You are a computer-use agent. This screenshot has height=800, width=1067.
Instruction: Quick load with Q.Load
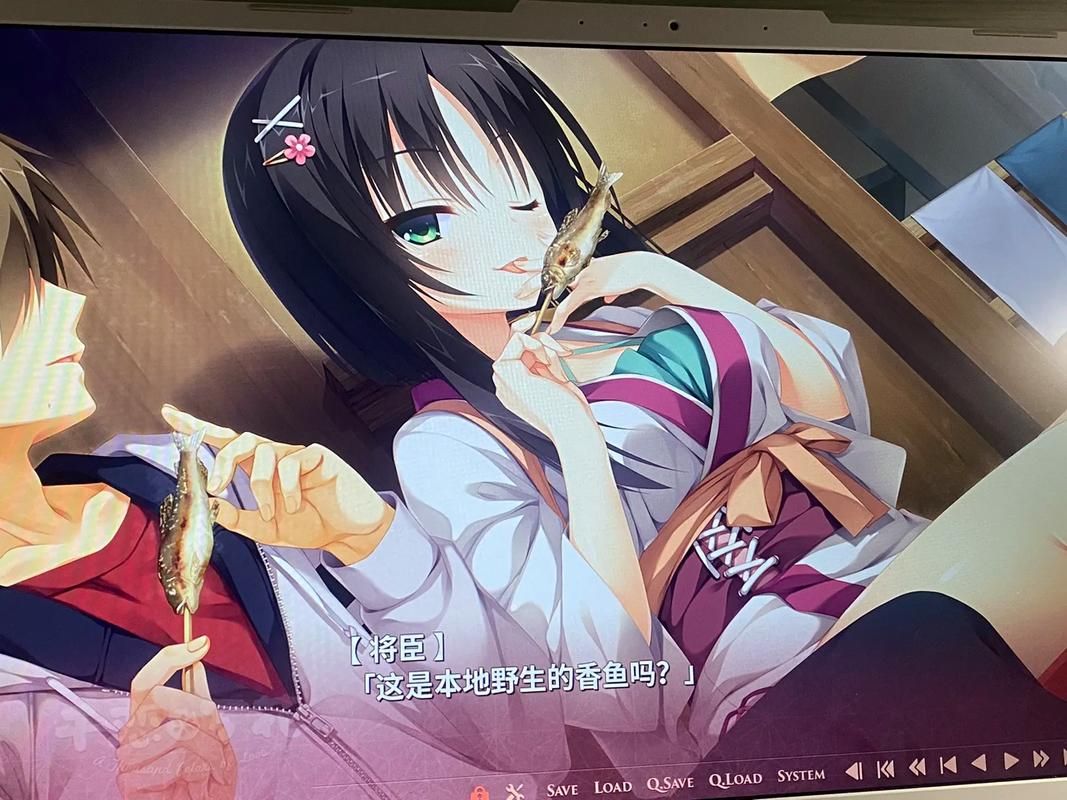tap(735, 778)
